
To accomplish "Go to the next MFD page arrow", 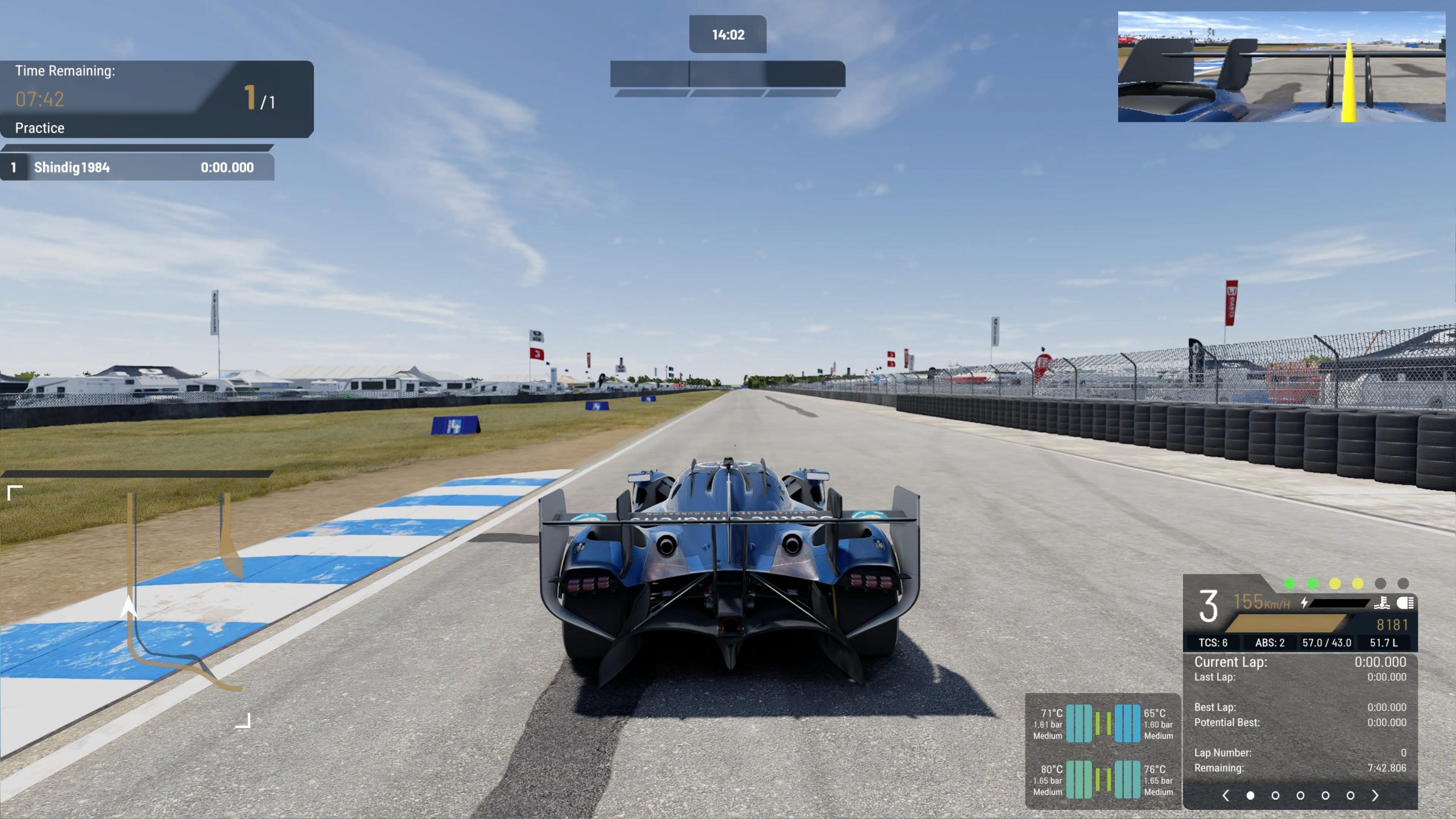I will [1375, 795].
